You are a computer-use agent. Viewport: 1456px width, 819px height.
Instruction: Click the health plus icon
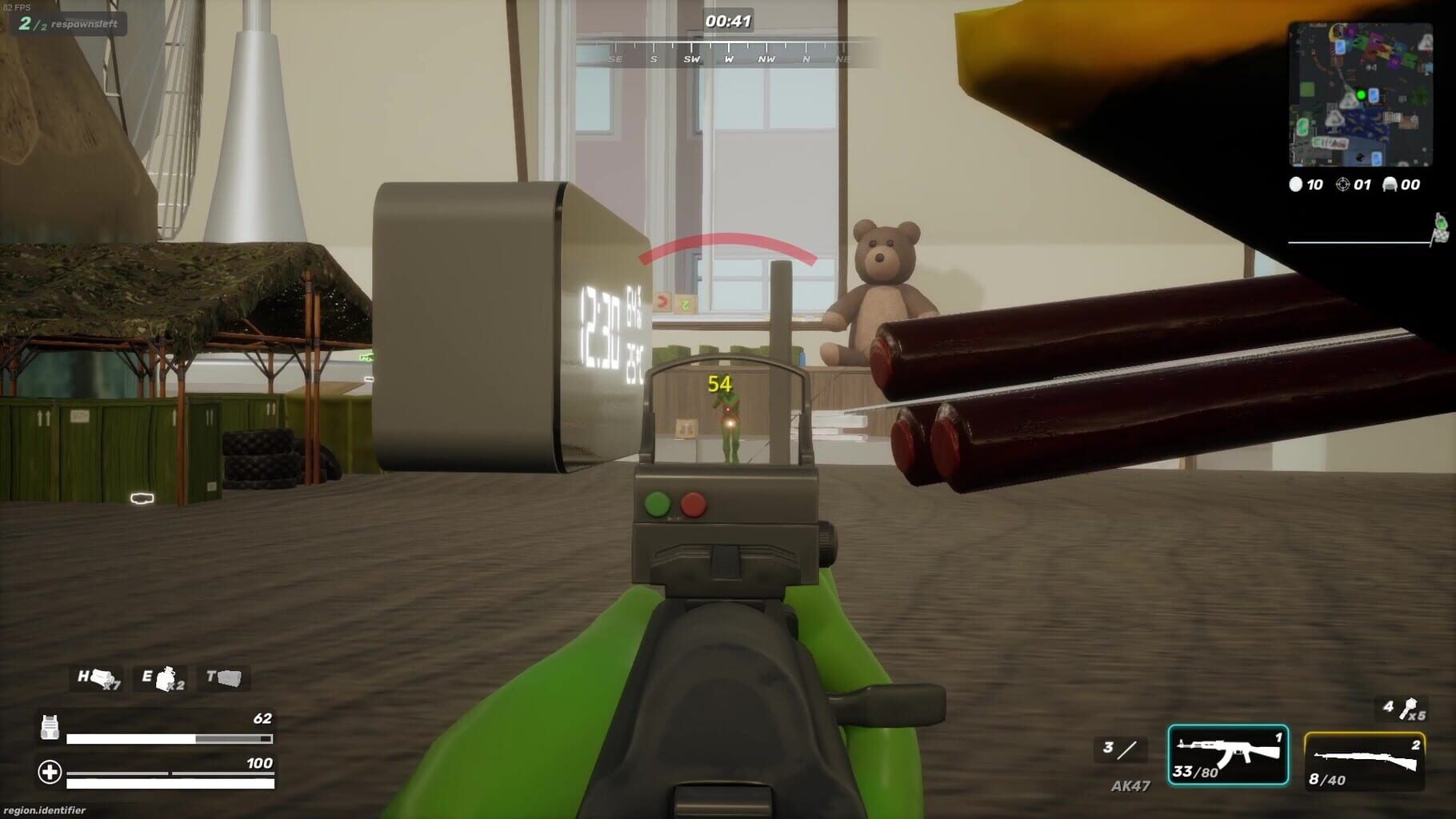click(x=51, y=772)
